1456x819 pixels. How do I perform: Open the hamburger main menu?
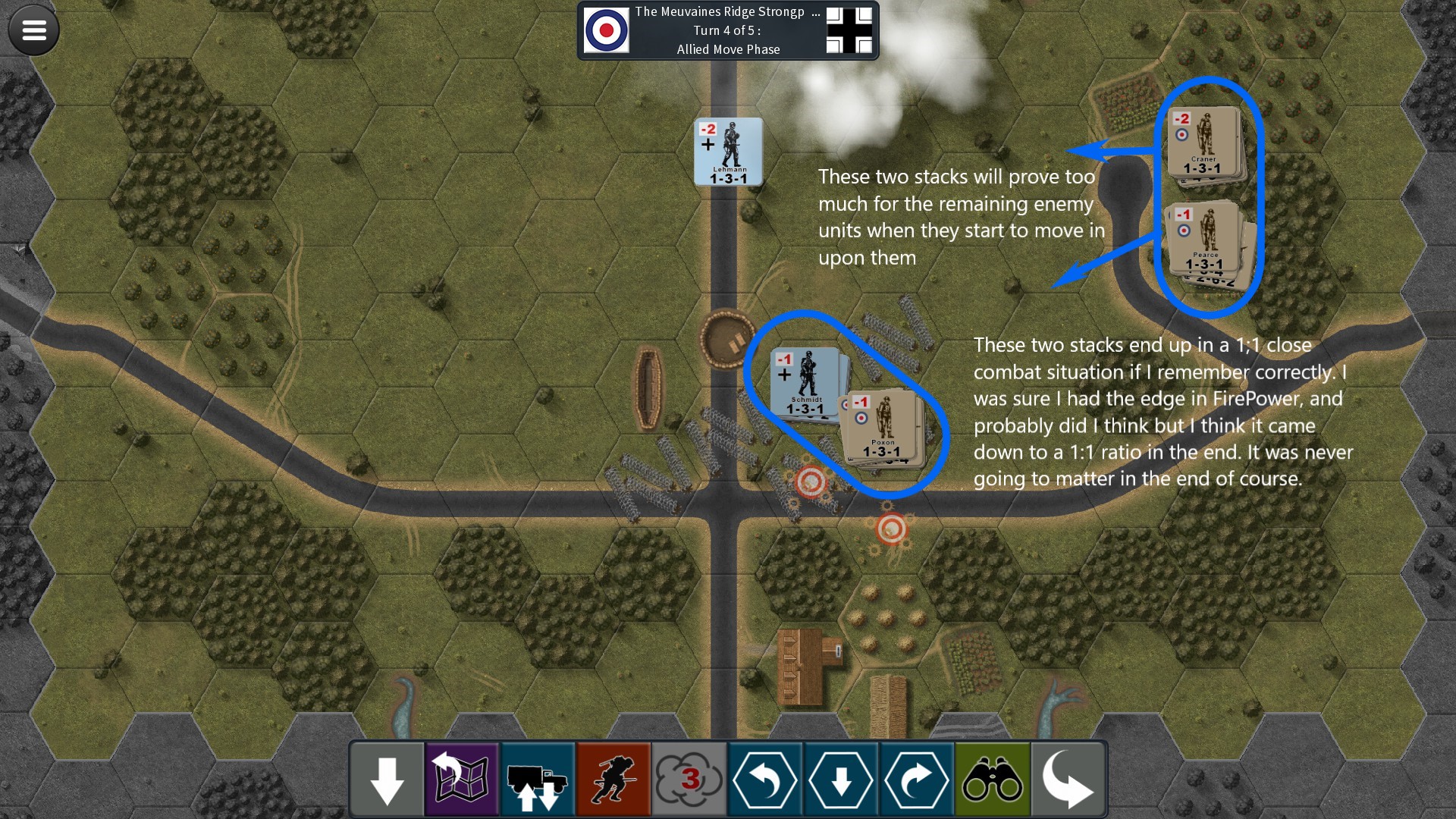pyautogui.click(x=34, y=30)
